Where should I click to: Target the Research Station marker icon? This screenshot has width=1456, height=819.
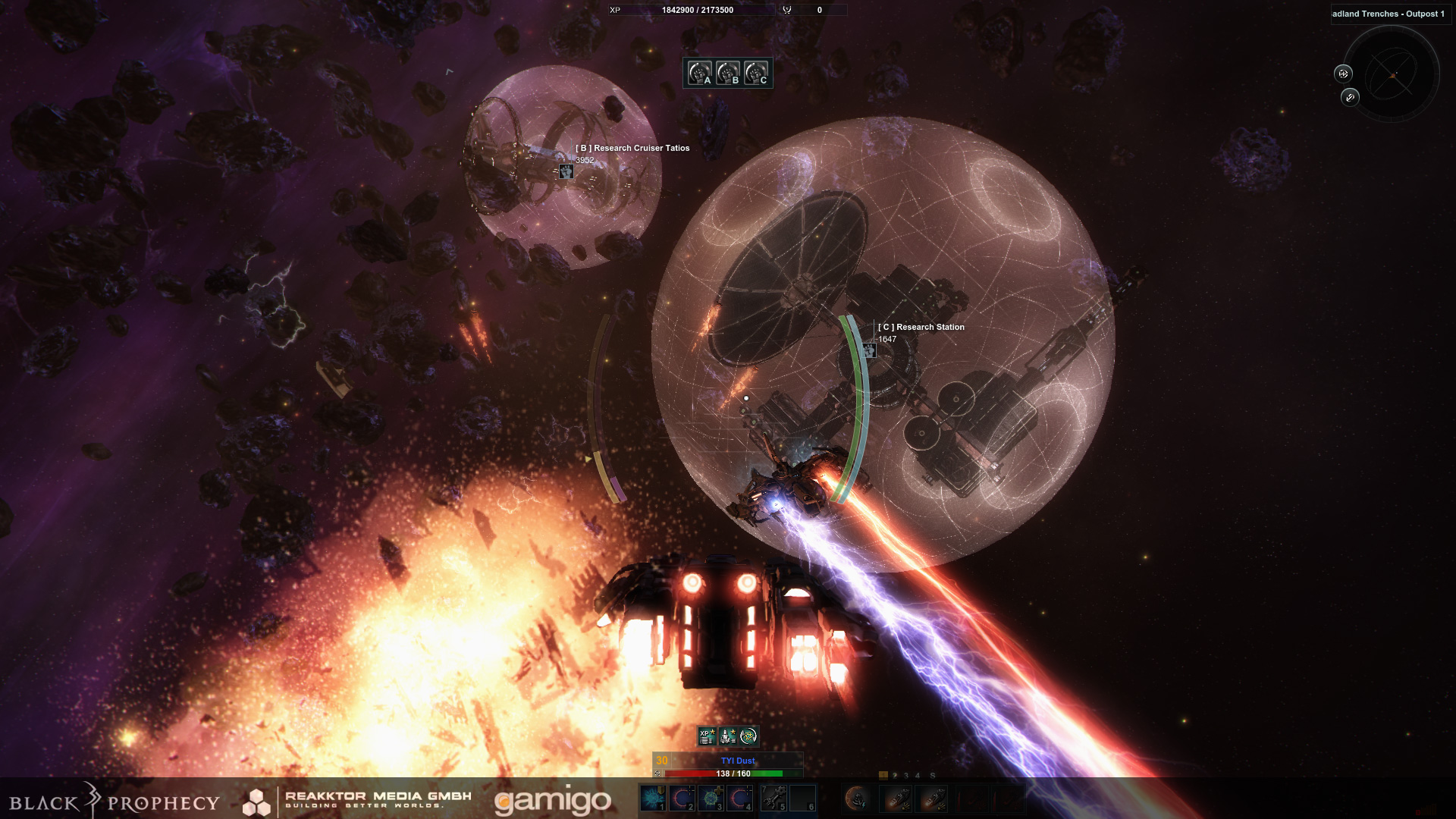coord(869,350)
